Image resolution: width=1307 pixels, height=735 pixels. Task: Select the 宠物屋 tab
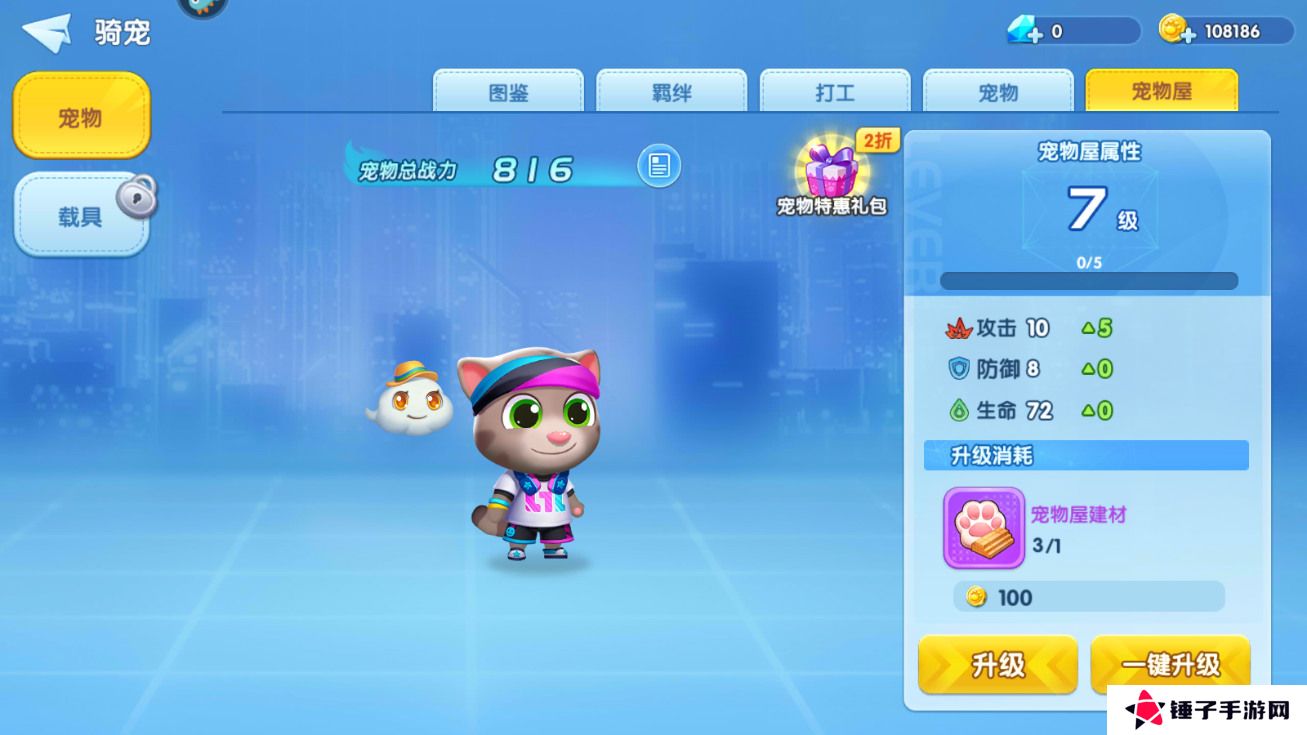1161,92
